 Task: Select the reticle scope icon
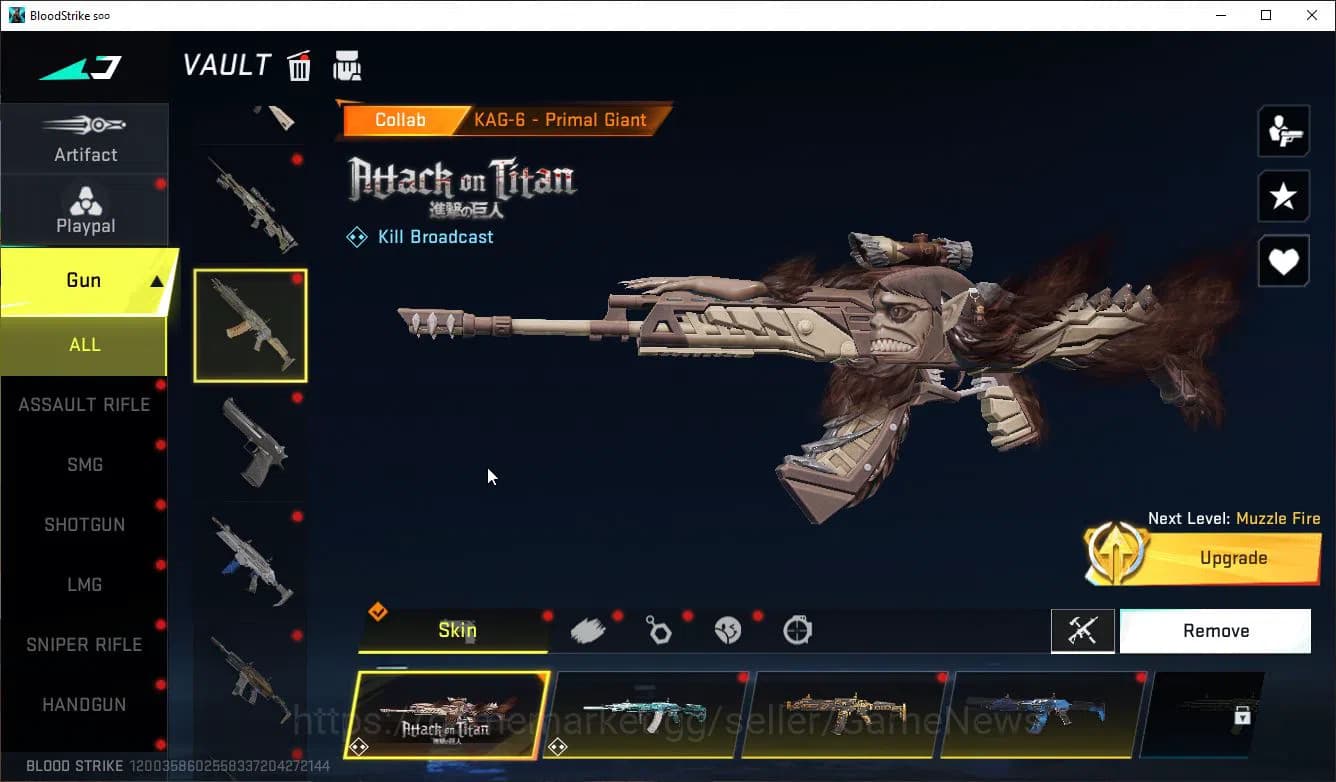coord(797,629)
